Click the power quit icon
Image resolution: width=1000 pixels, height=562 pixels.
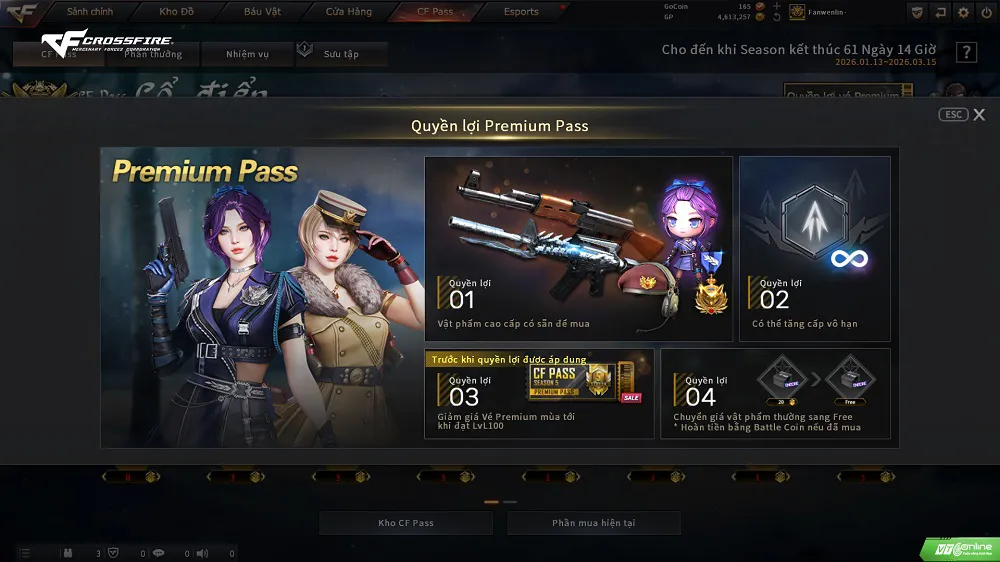[987, 12]
